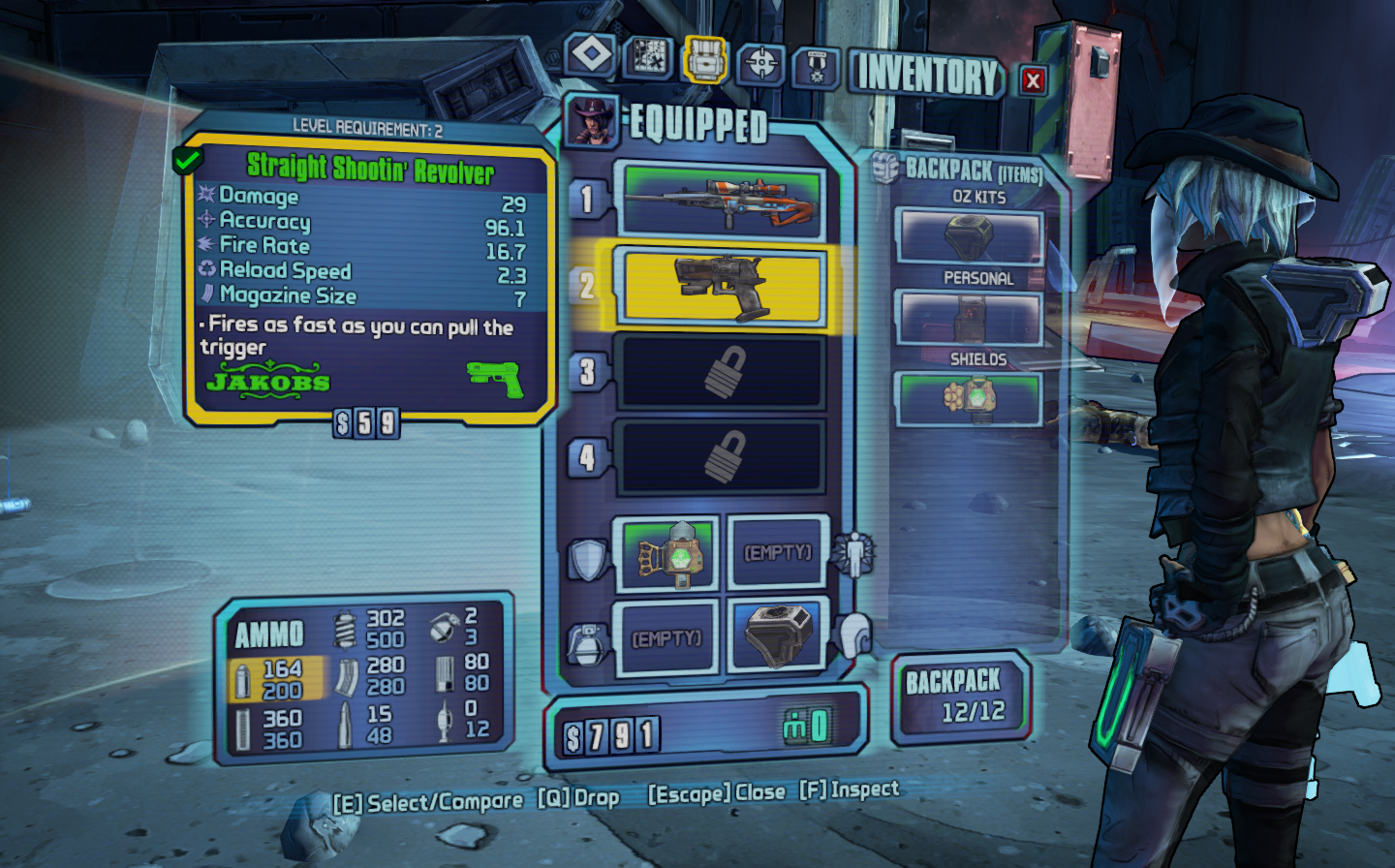The image size is (1395, 868).
Task: Open the skills tab with crosshair icon
Action: click(x=761, y=64)
